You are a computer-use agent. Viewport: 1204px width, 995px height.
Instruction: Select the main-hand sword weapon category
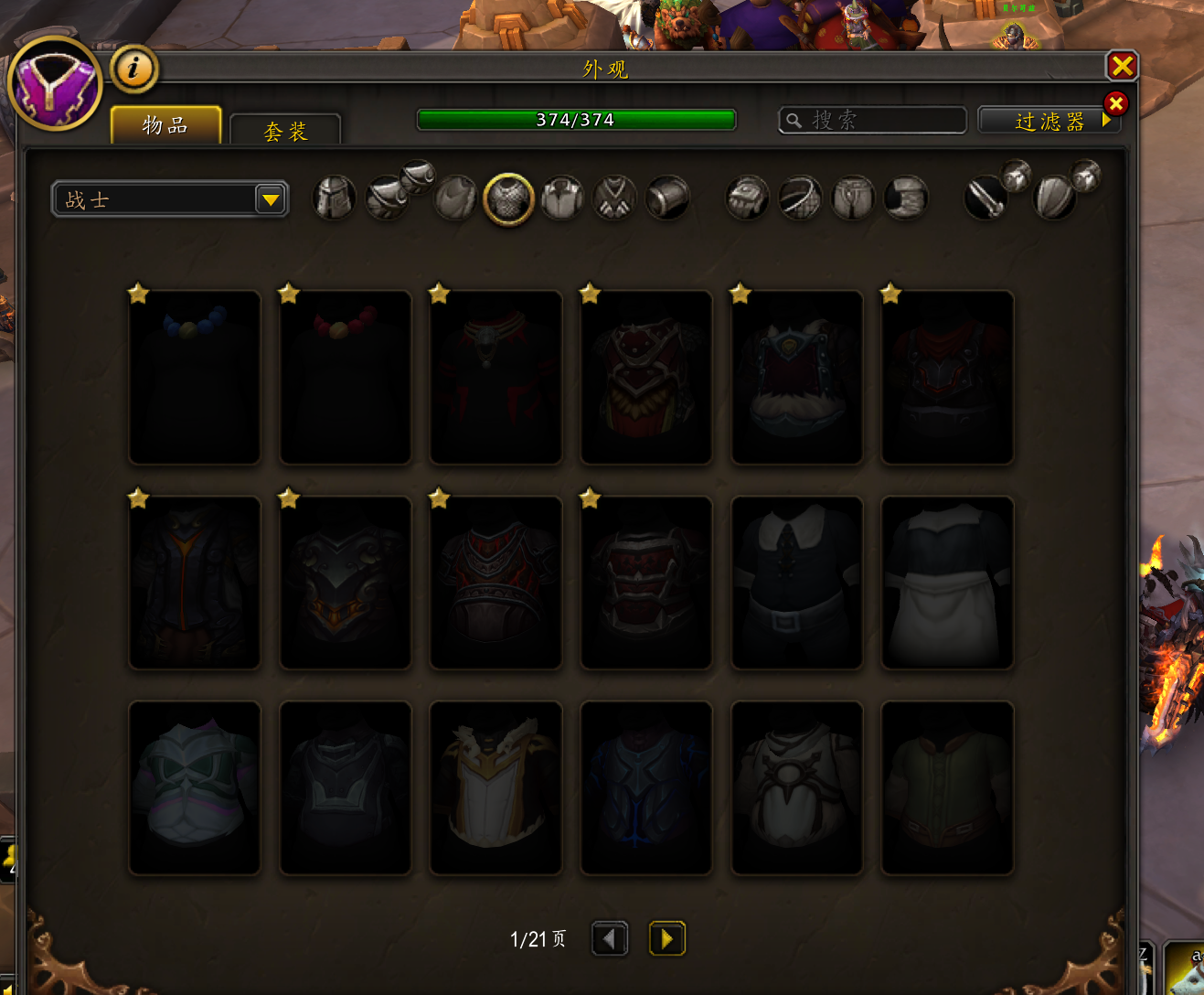tap(986, 198)
